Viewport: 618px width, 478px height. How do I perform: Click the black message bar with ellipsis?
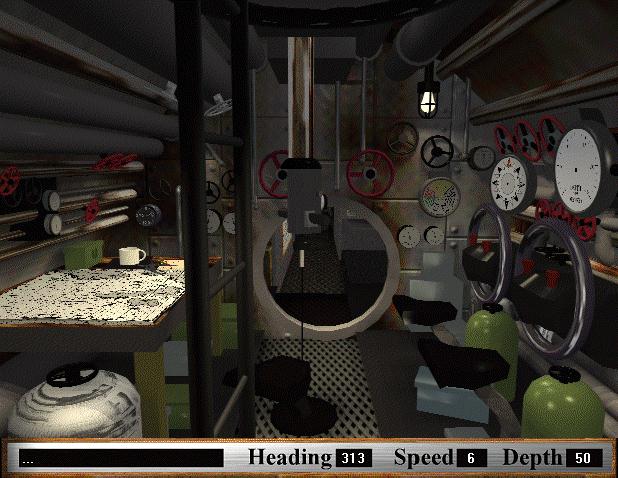121,458
